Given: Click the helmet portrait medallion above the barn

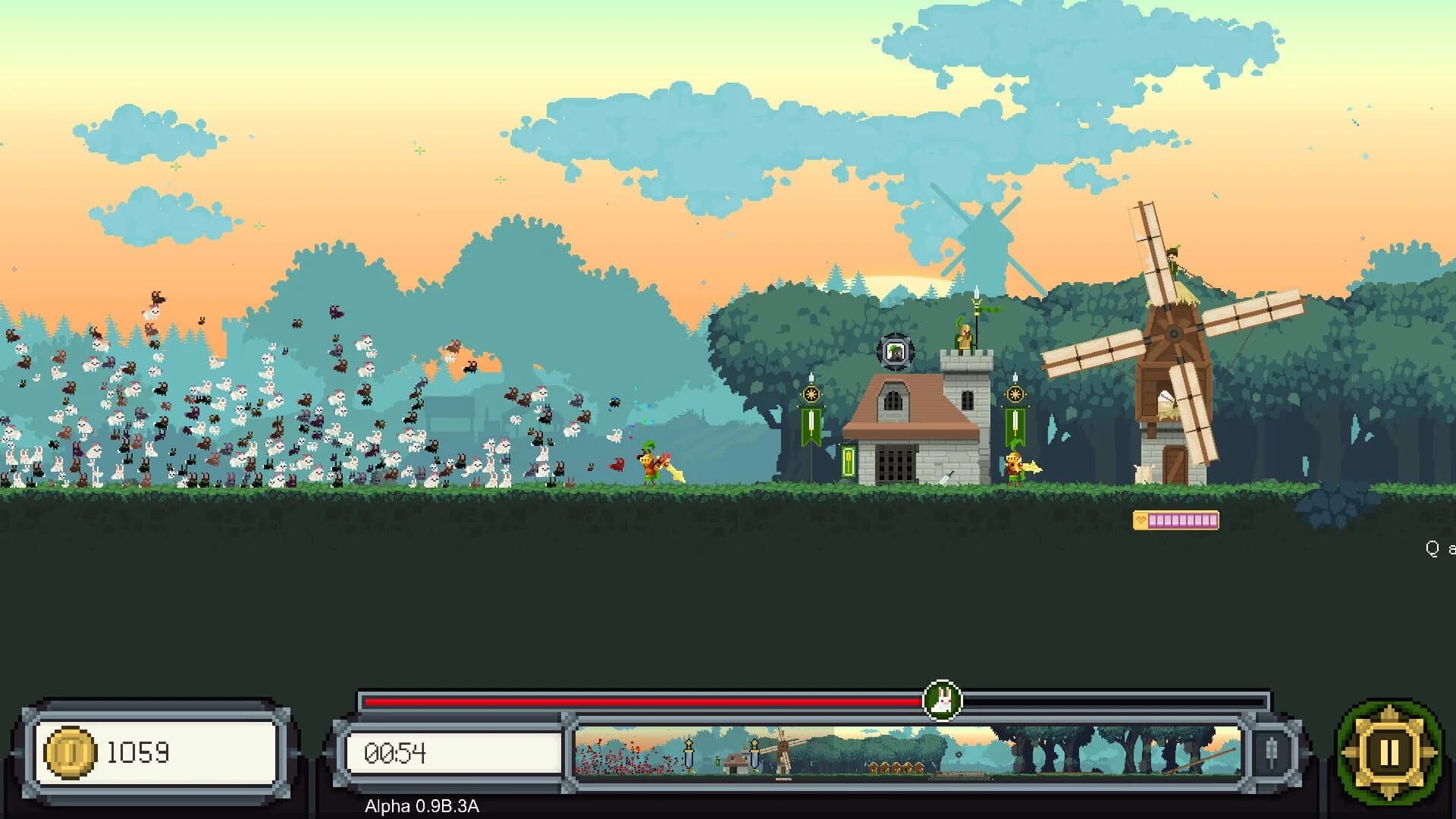Looking at the screenshot, I should tap(895, 351).
